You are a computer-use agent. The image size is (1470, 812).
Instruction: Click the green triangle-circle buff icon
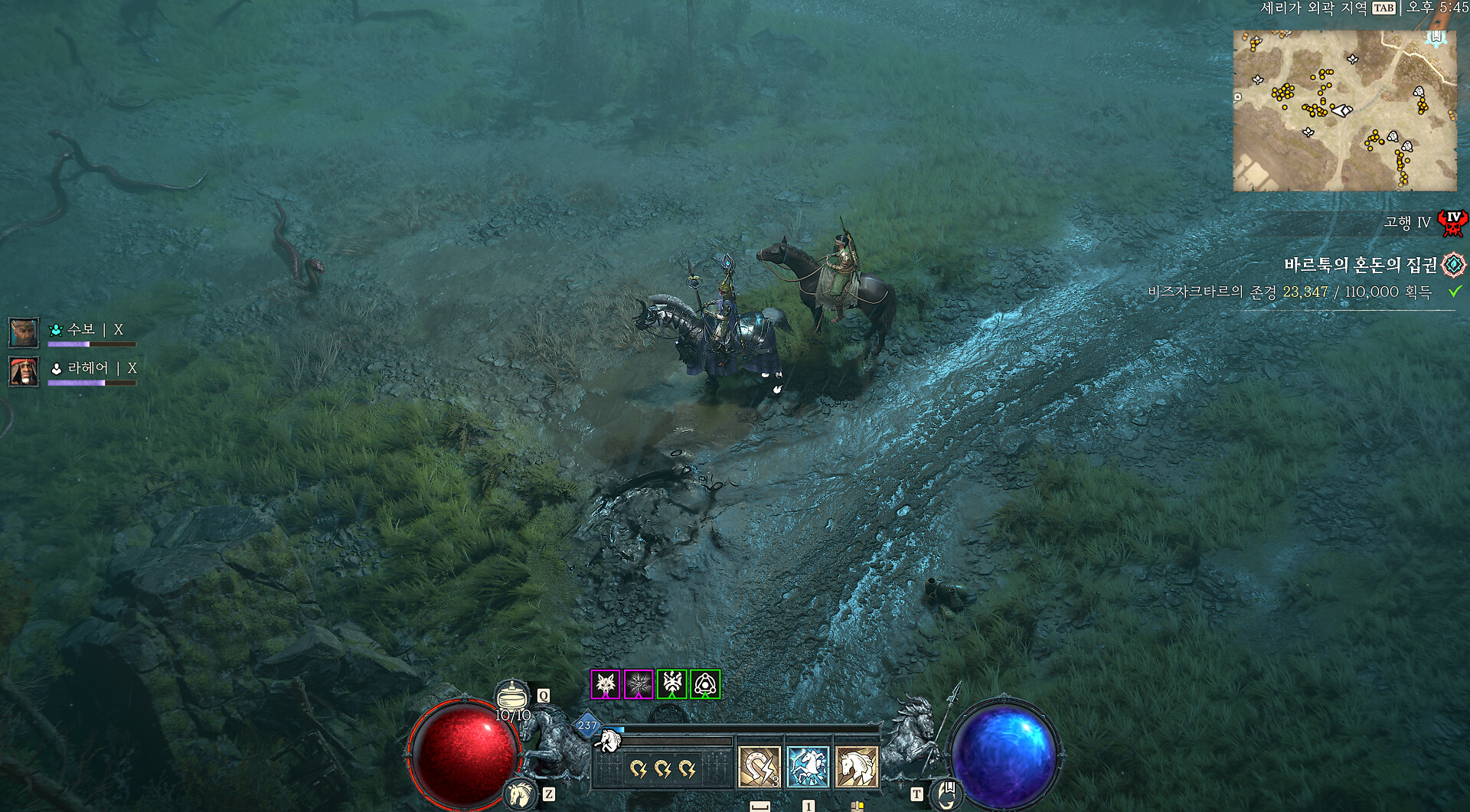705,684
